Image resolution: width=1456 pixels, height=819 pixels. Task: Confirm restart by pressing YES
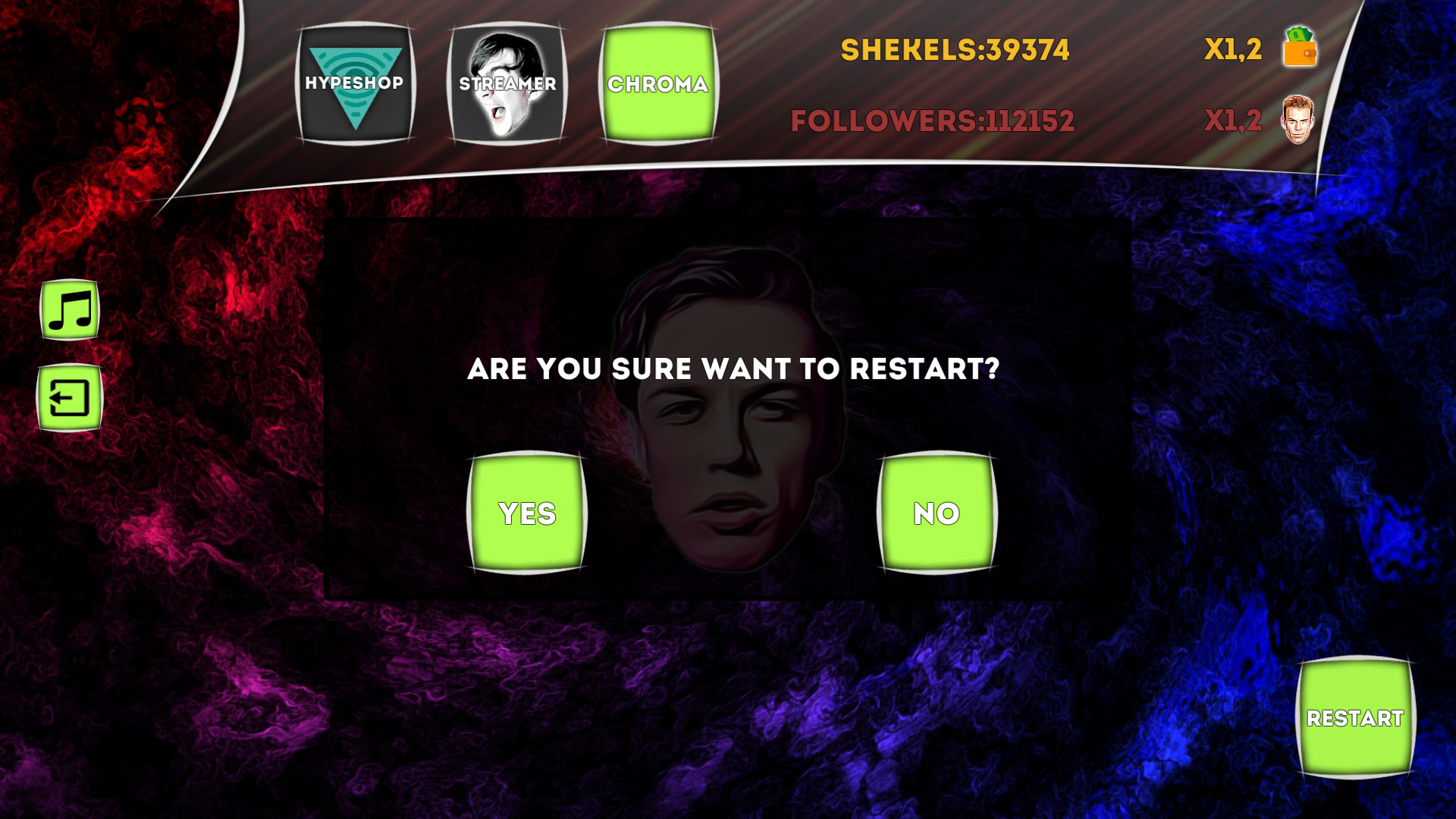[x=526, y=513]
